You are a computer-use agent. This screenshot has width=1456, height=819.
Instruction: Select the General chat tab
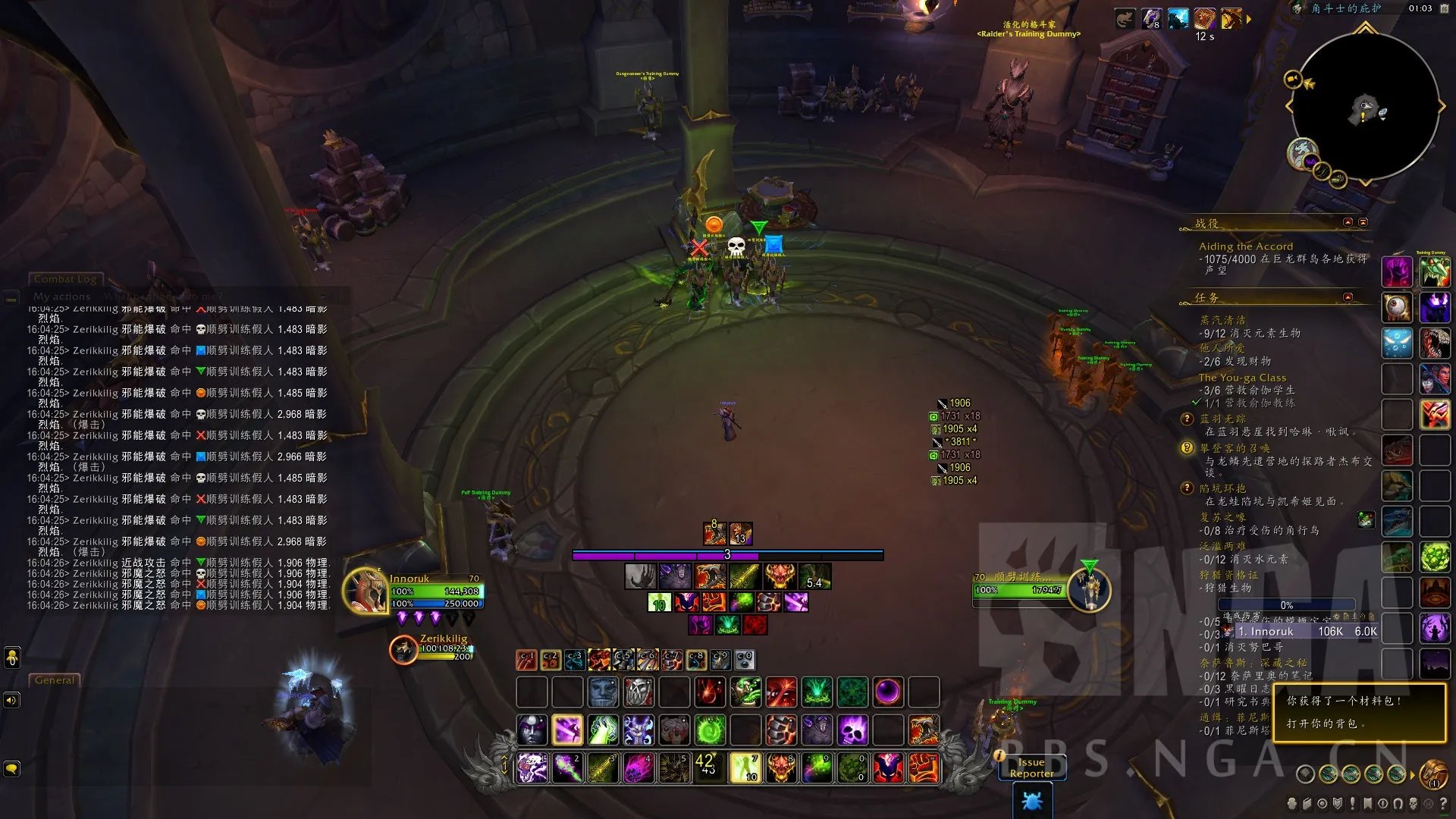pos(55,680)
